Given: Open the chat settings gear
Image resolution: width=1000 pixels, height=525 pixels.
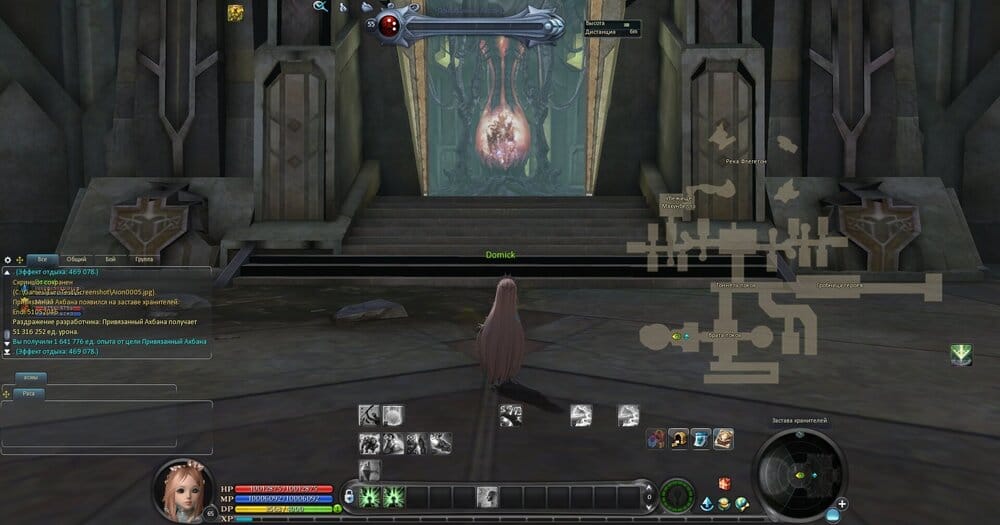Looking at the screenshot, I should tap(8, 260).
